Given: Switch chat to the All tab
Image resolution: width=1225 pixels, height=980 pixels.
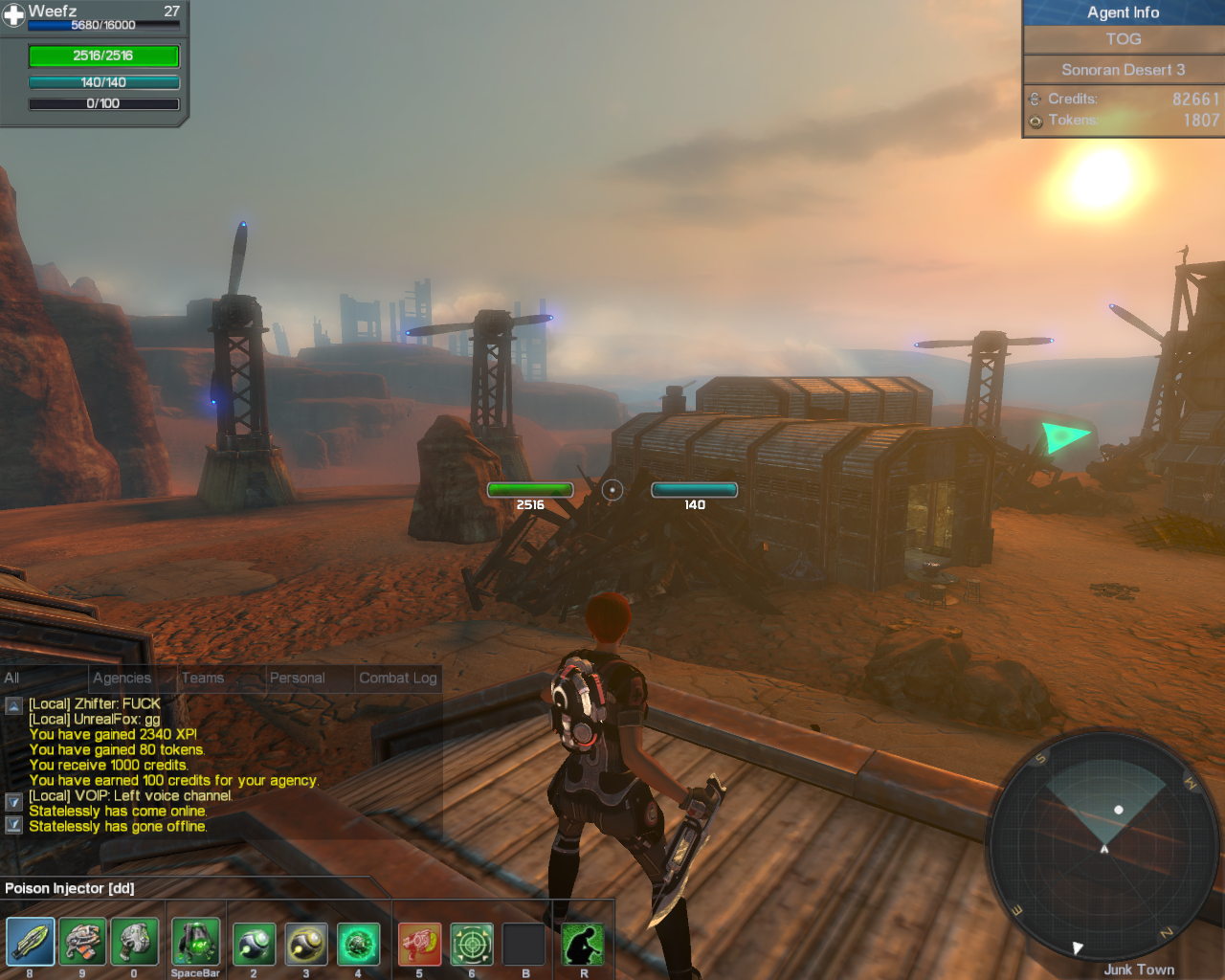Looking at the screenshot, I should coord(12,678).
